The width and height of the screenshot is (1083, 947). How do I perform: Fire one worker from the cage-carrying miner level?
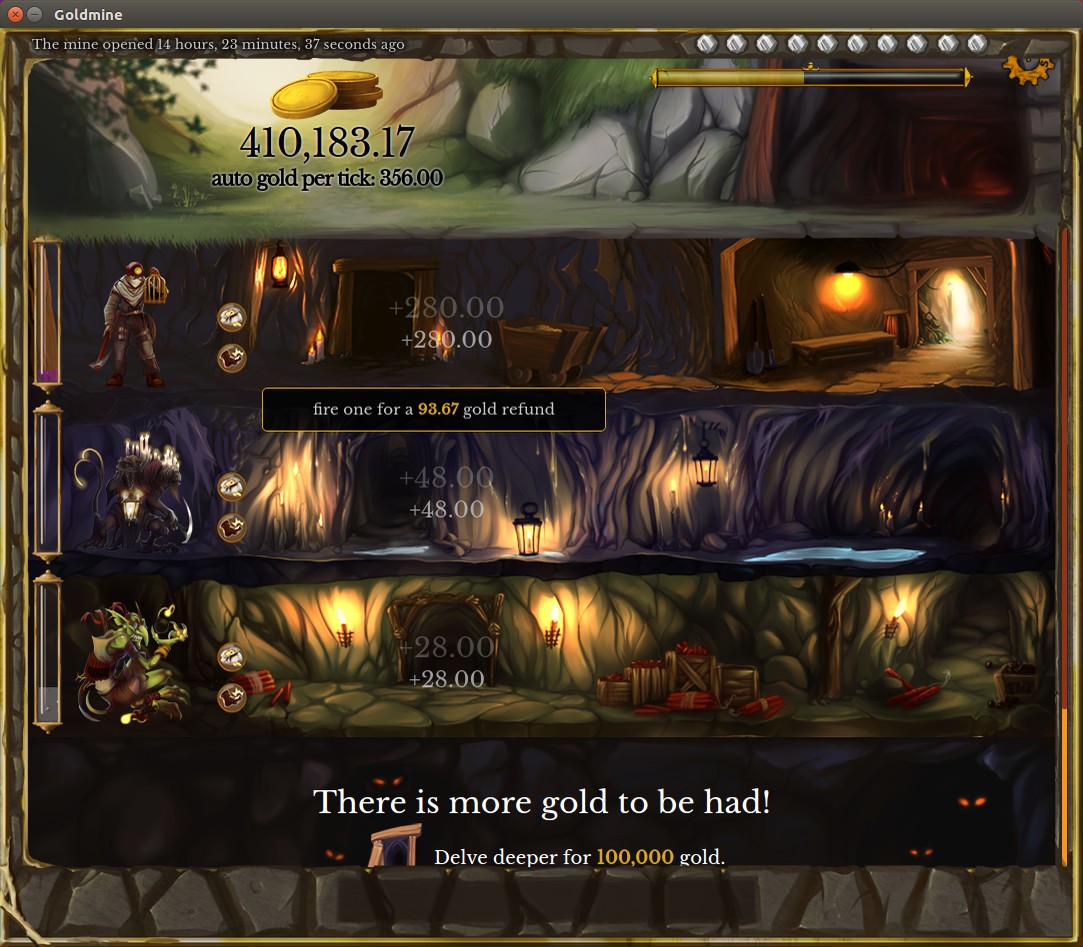tap(232, 358)
